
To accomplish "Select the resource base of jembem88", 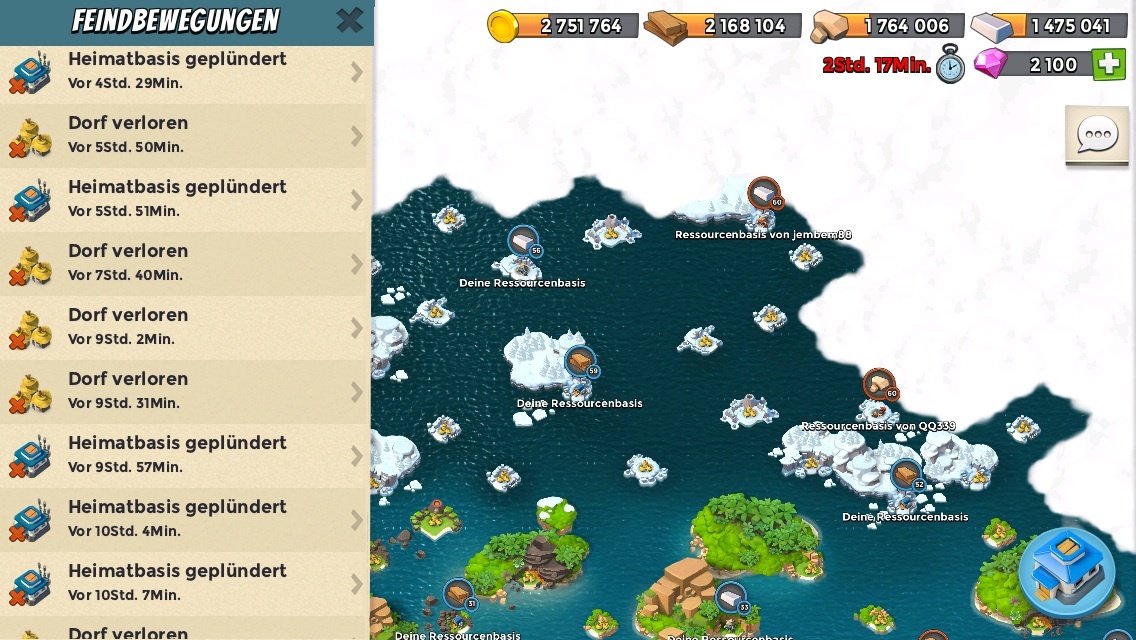I will [x=764, y=194].
